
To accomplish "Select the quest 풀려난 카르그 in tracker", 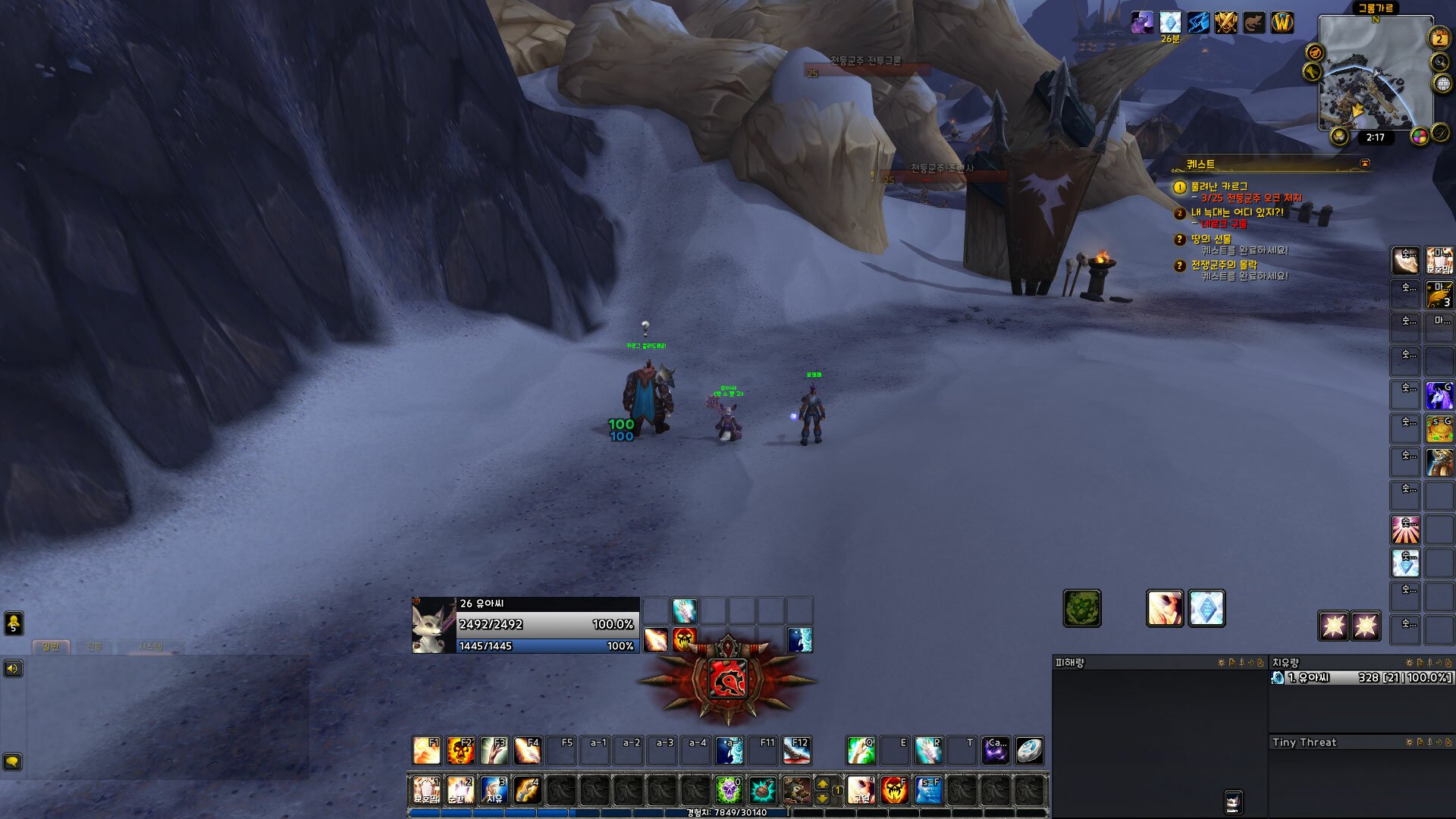I will pyautogui.click(x=1219, y=187).
